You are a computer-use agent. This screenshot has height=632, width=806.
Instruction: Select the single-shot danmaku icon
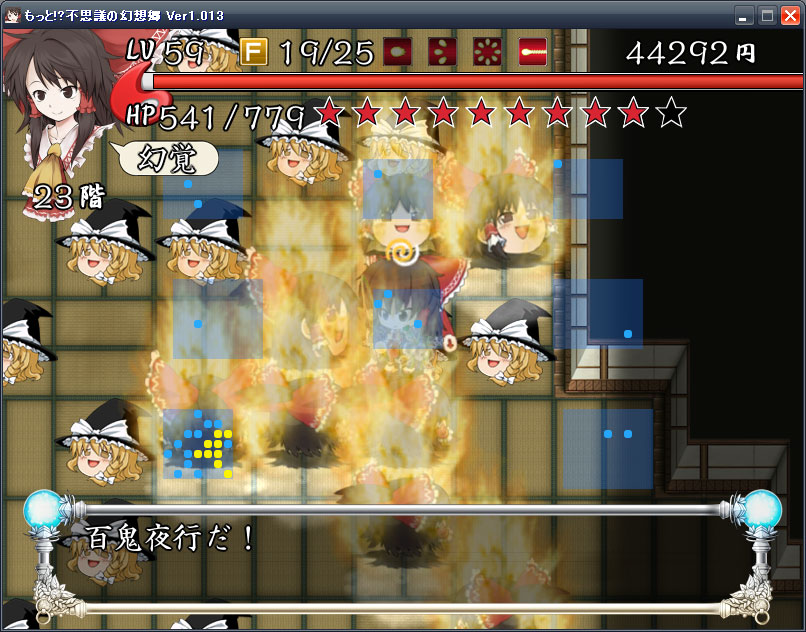[x=398, y=51]
